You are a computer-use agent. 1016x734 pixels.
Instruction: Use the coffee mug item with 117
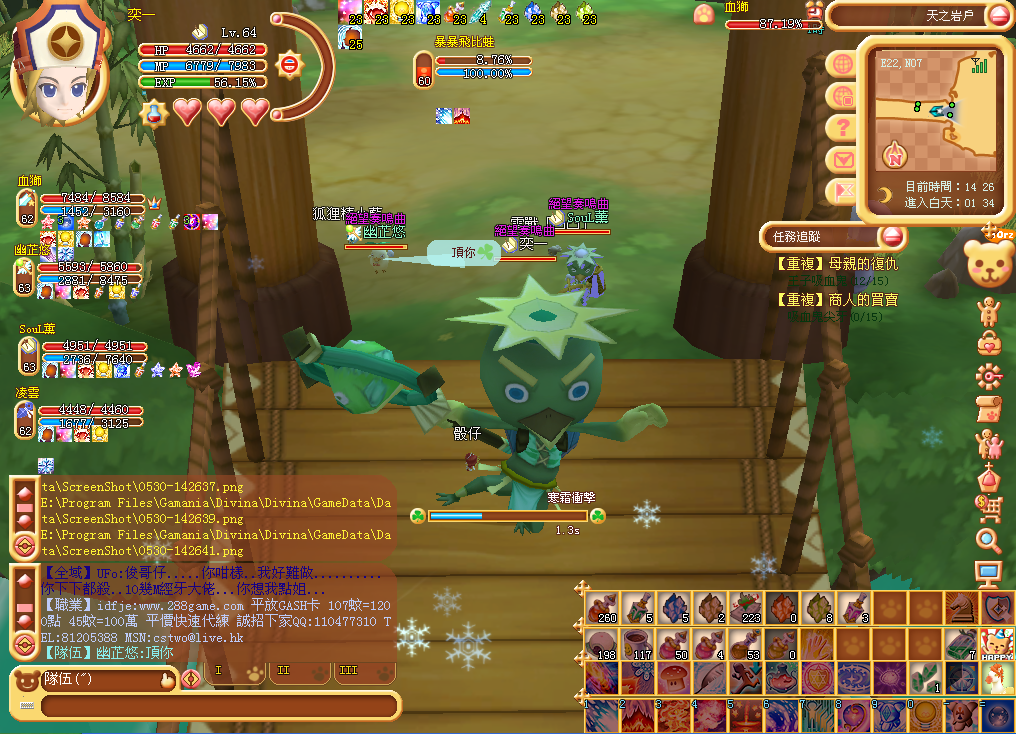tap(636, 643)
